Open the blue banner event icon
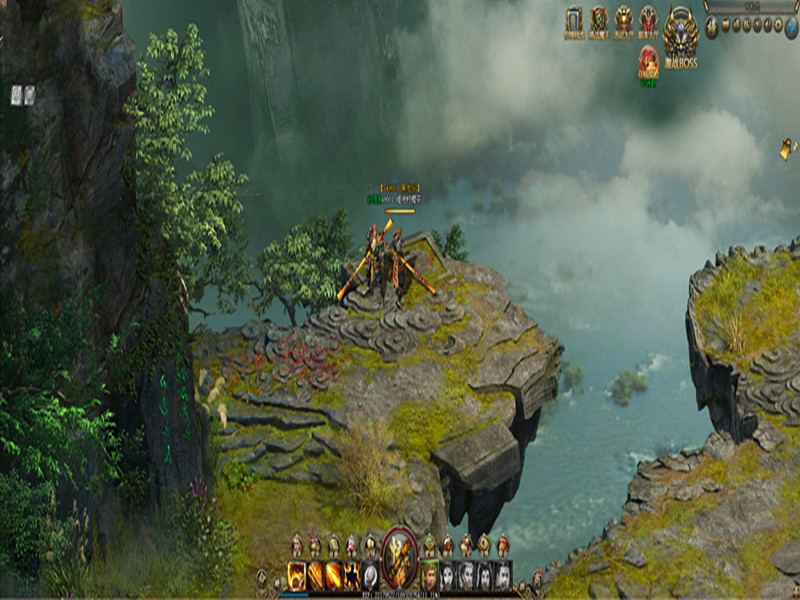The image size is (800, 600). click(x=574, y=20)
